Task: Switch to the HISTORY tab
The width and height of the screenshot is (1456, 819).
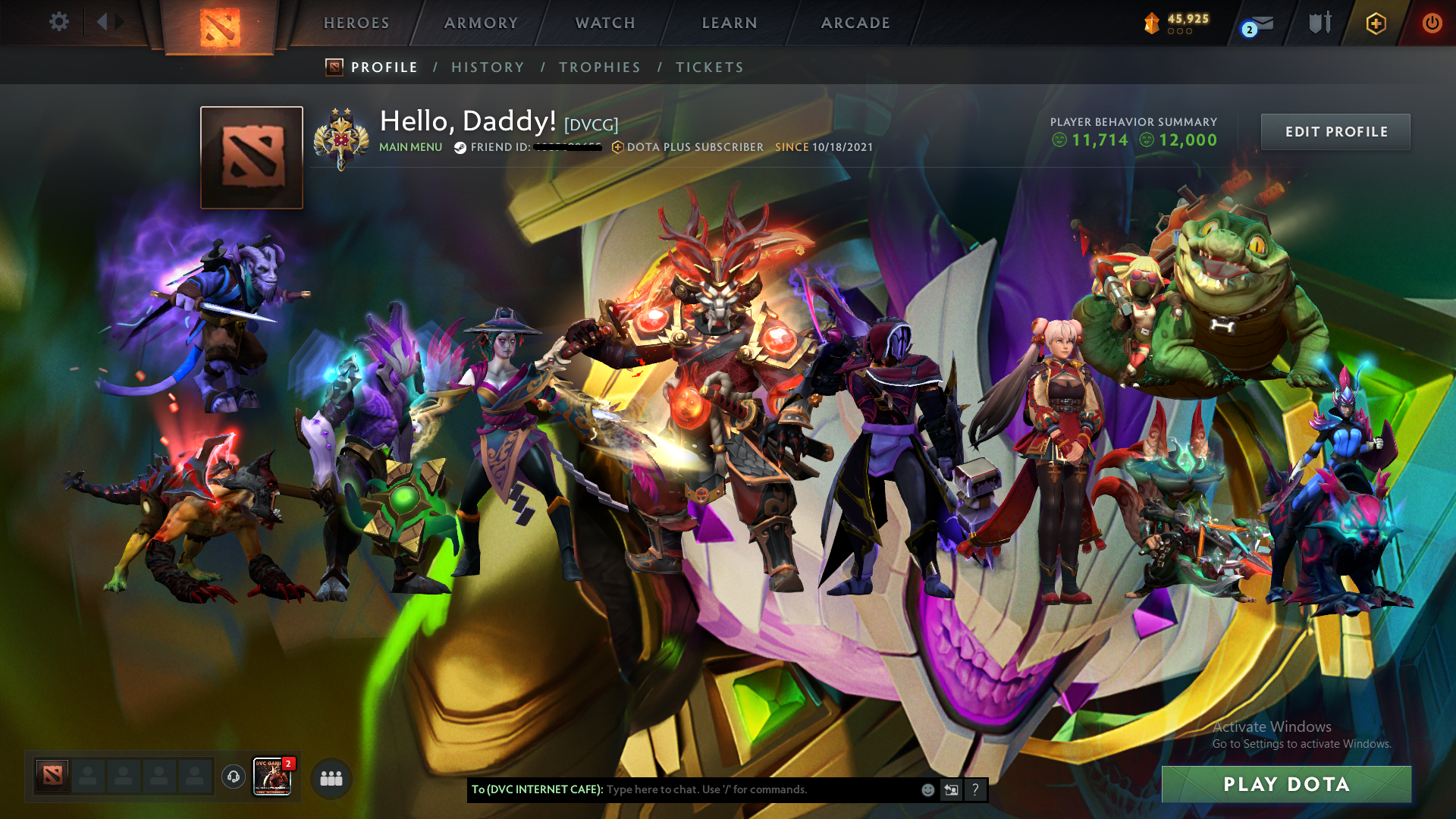Action: 488,67
